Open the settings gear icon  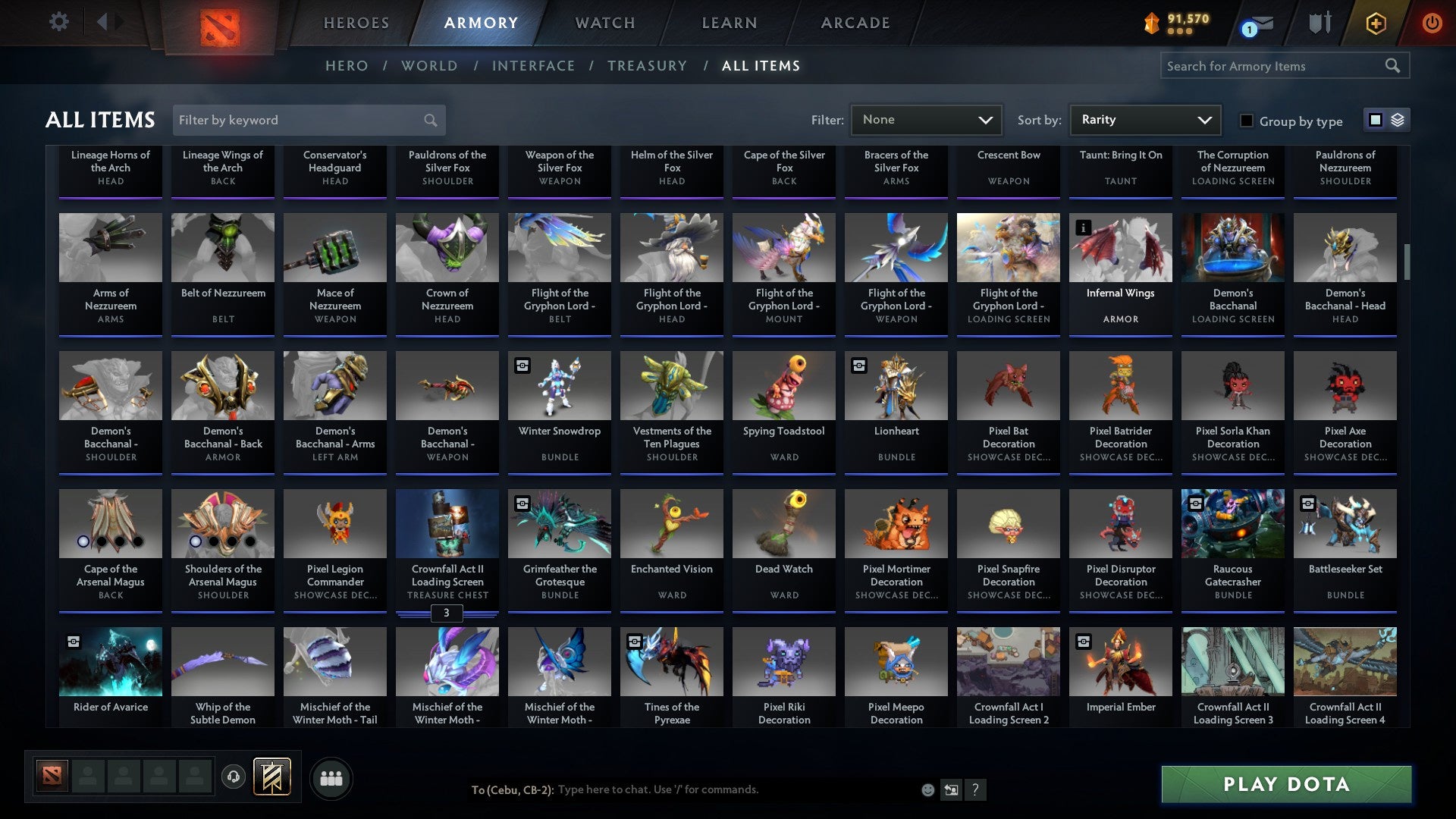(58, 22)
